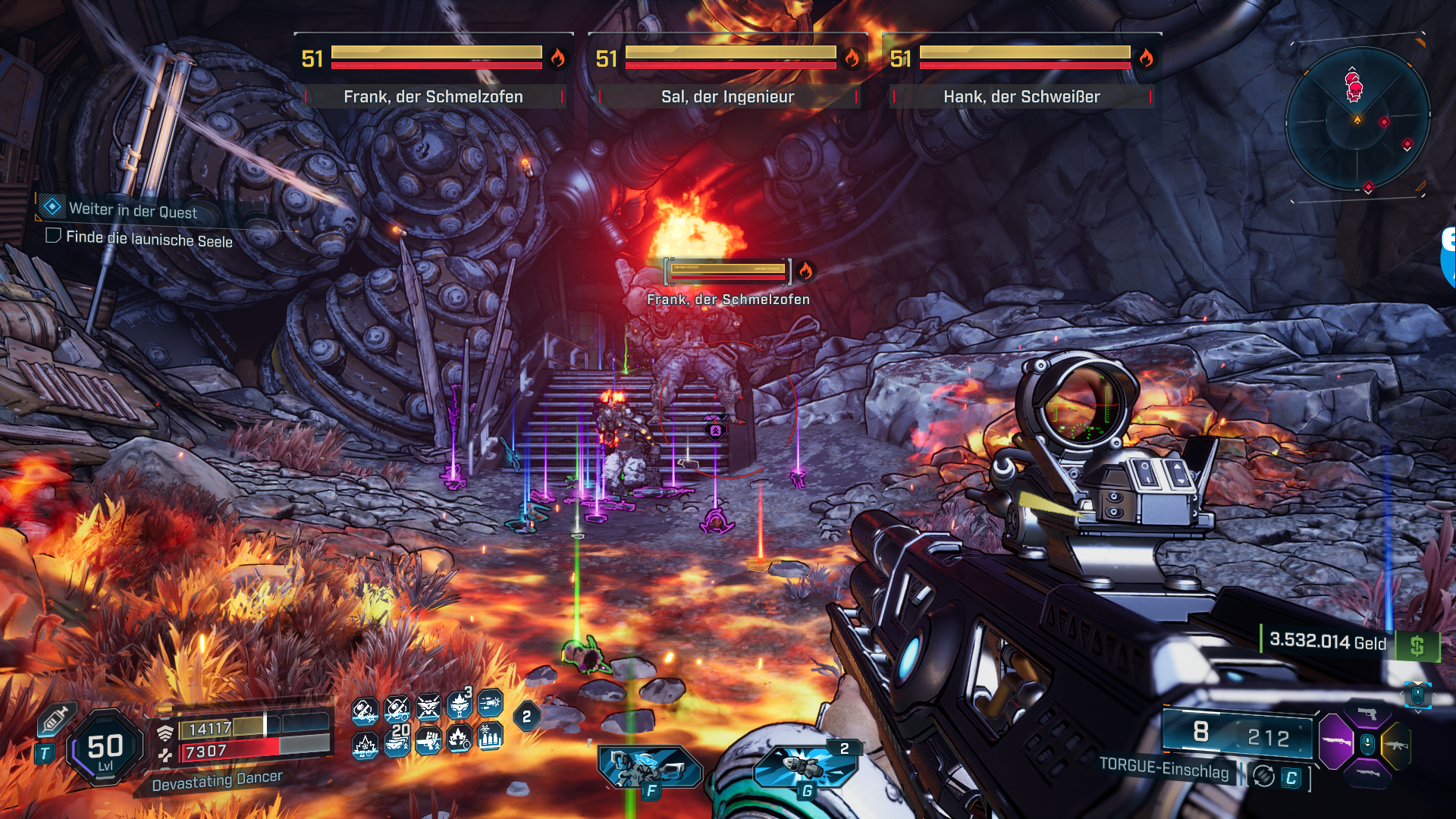
Task: Toggle the TORGUE-Einschlag weapon mode icon
Action: click(1263, 777)
